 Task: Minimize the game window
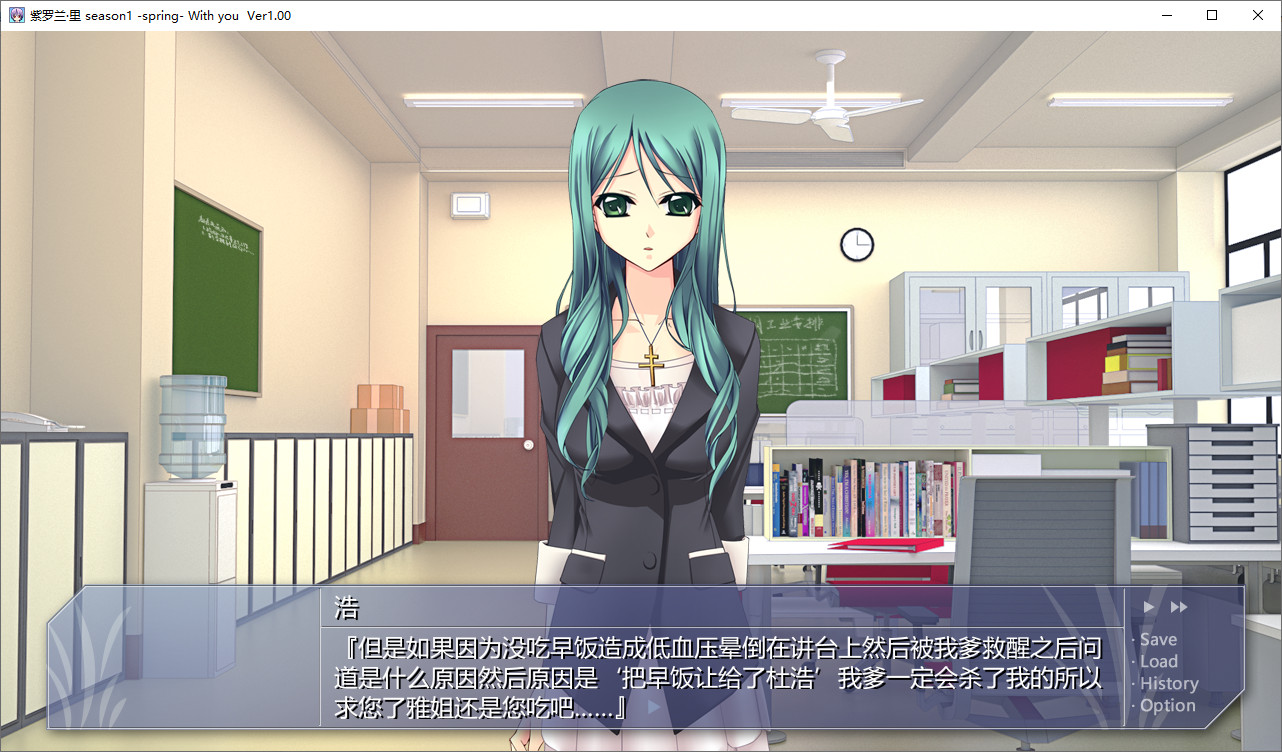click(1166, 15)
